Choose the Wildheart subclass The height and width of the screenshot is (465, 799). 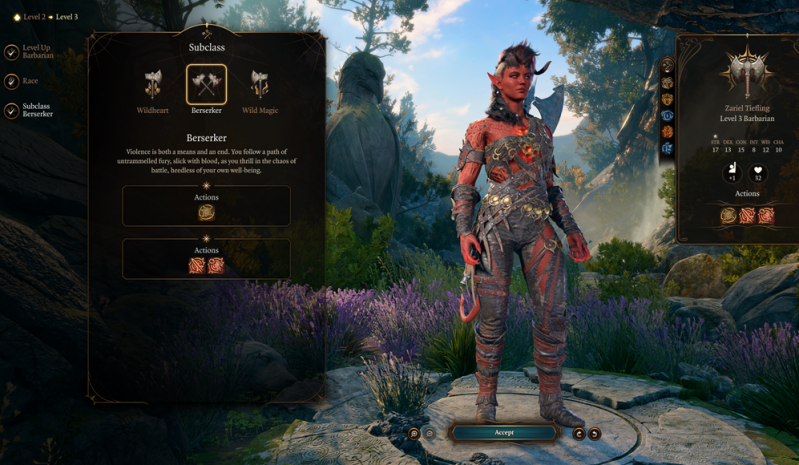[x=152, y=85]
